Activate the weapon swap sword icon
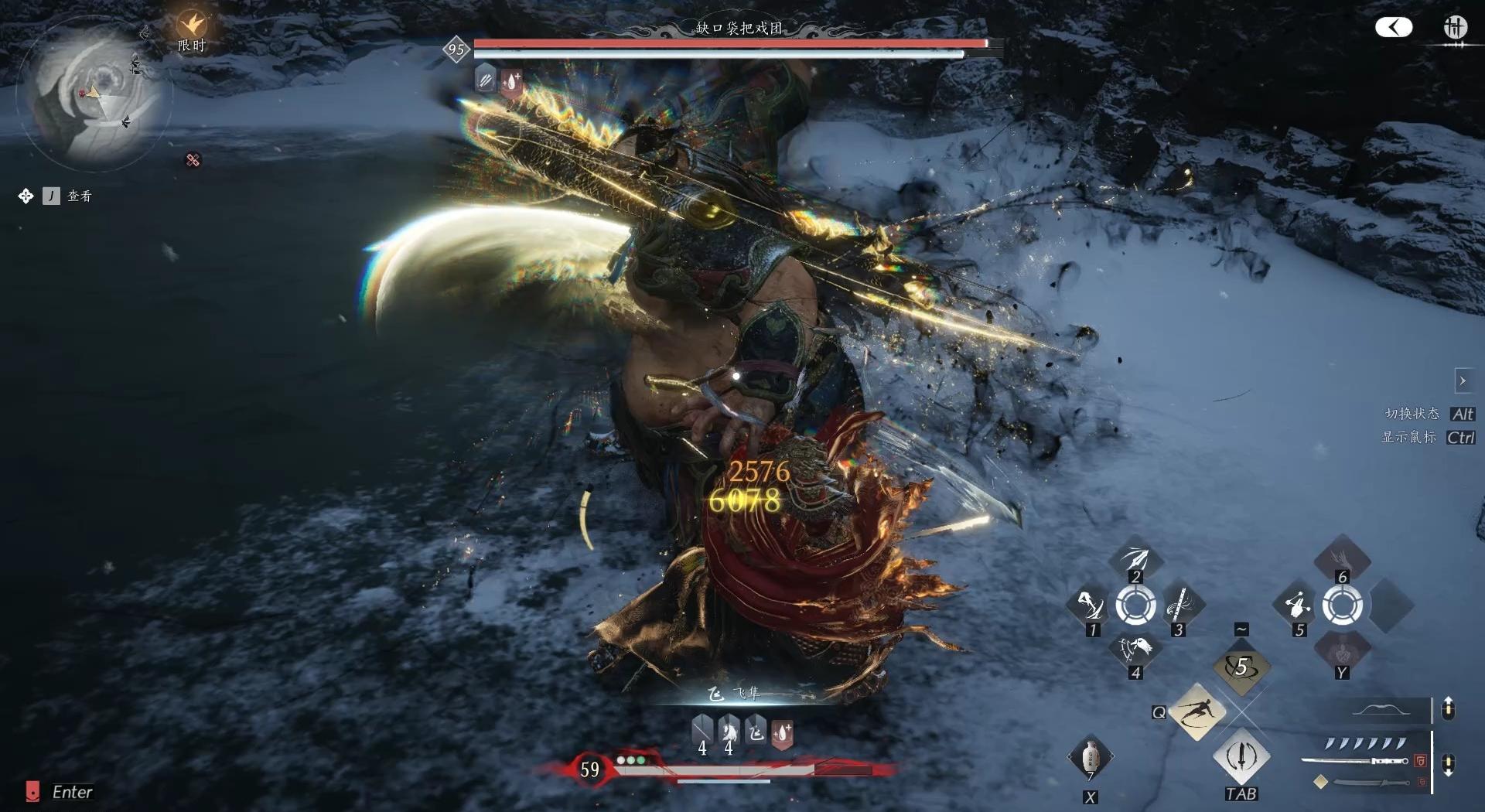1485x812 pixels. click(1241, 756)
